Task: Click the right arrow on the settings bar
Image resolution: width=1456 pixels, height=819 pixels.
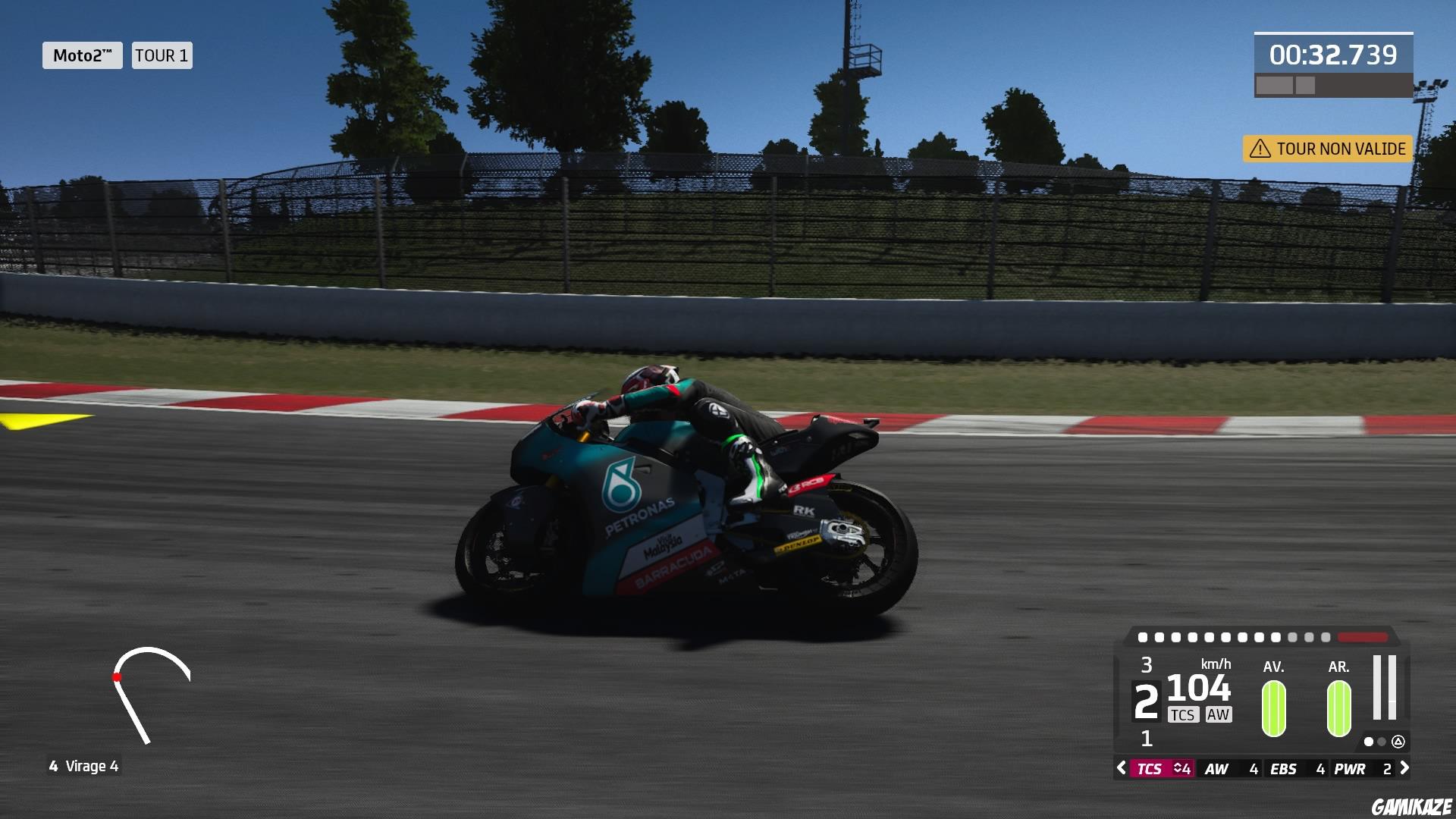Action: point(1404,768)
